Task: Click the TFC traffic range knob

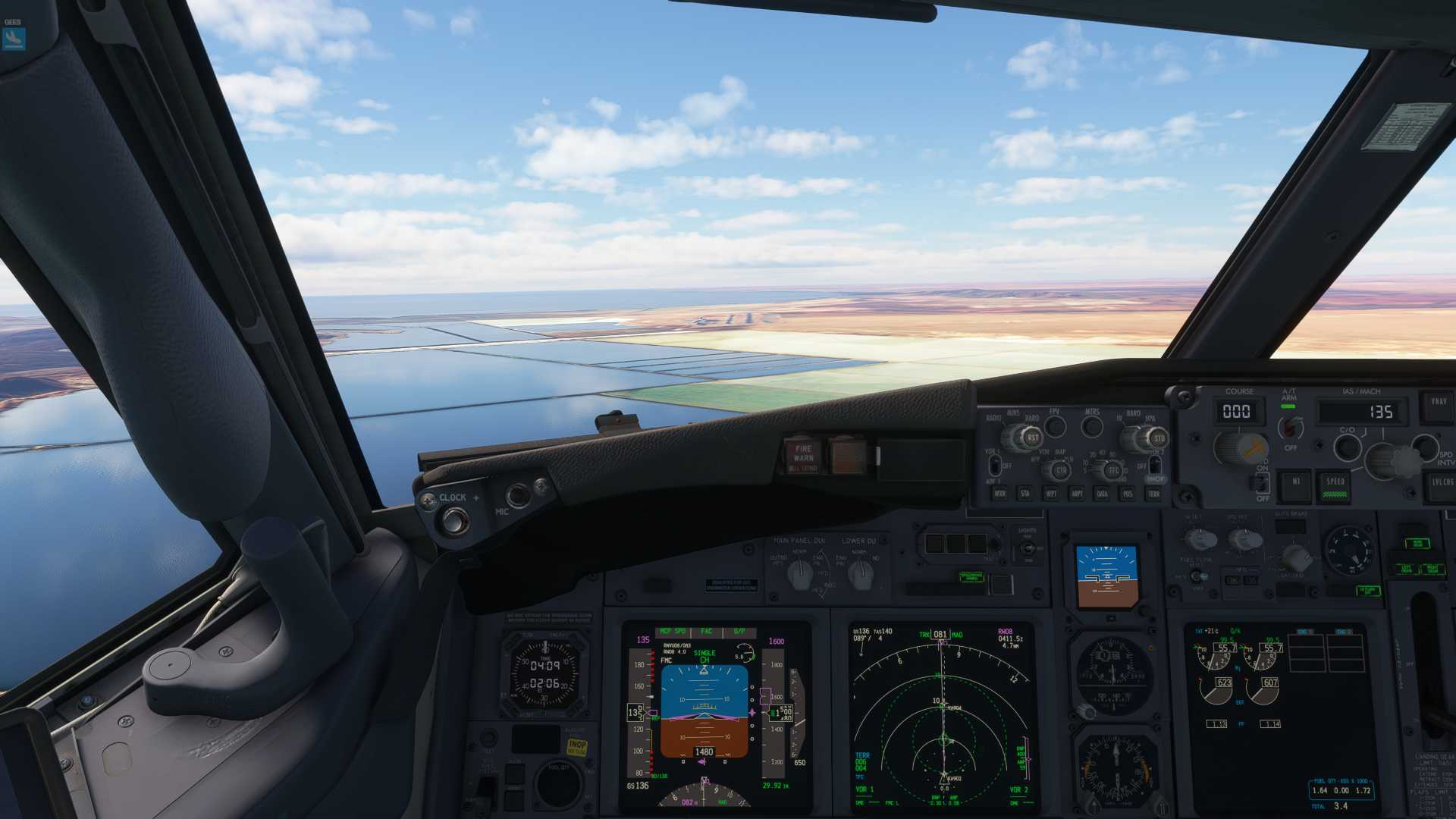Action: [1113, 471]
